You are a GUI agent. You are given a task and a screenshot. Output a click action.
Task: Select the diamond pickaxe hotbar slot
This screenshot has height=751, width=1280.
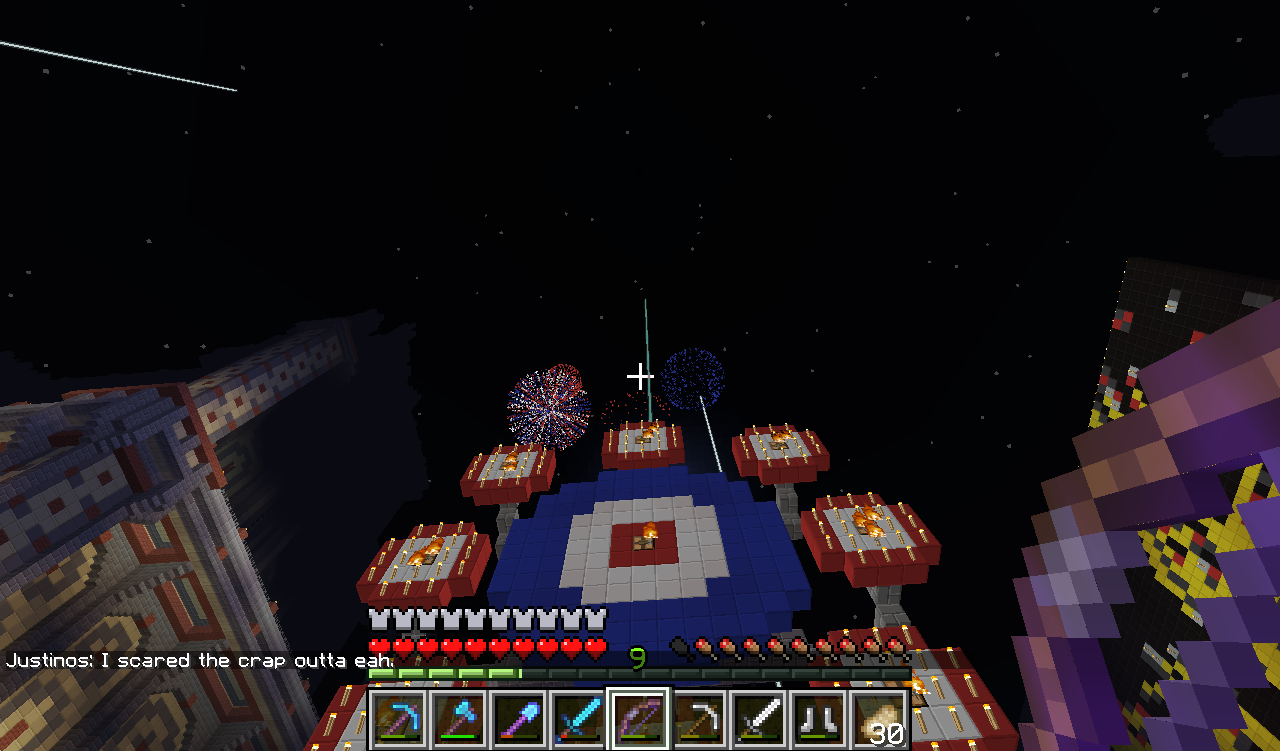pos(399,719)
